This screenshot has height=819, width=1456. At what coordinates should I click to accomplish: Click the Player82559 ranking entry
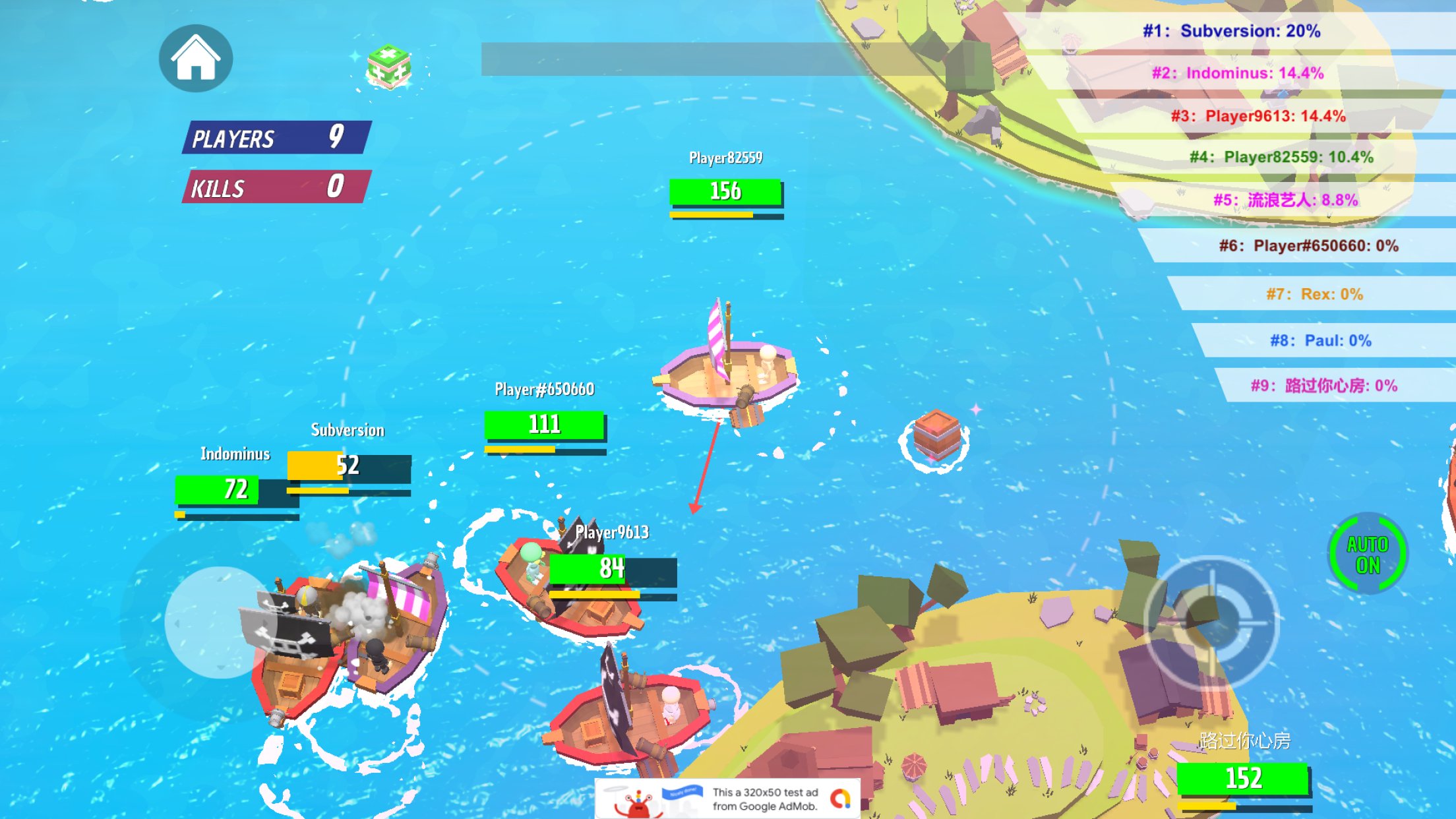[x=1281, y=157]
